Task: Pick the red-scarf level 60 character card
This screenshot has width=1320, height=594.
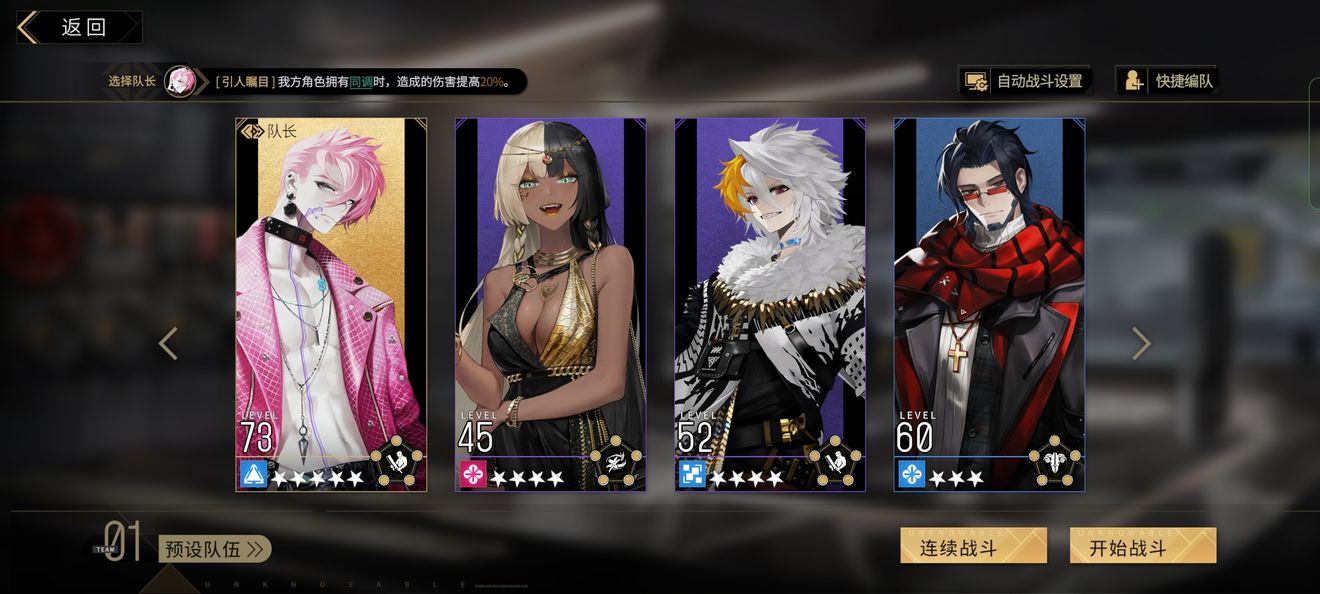Action: click(x=989, y=304)
